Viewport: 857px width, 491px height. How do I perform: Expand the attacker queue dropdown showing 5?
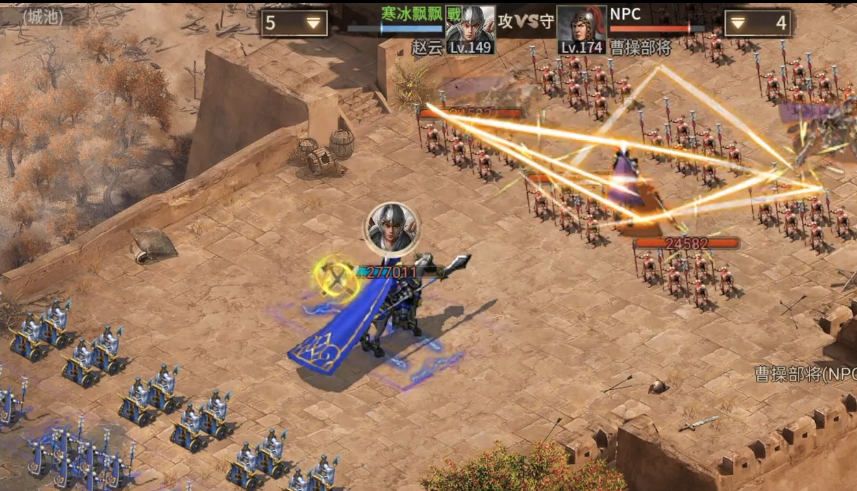296,22
